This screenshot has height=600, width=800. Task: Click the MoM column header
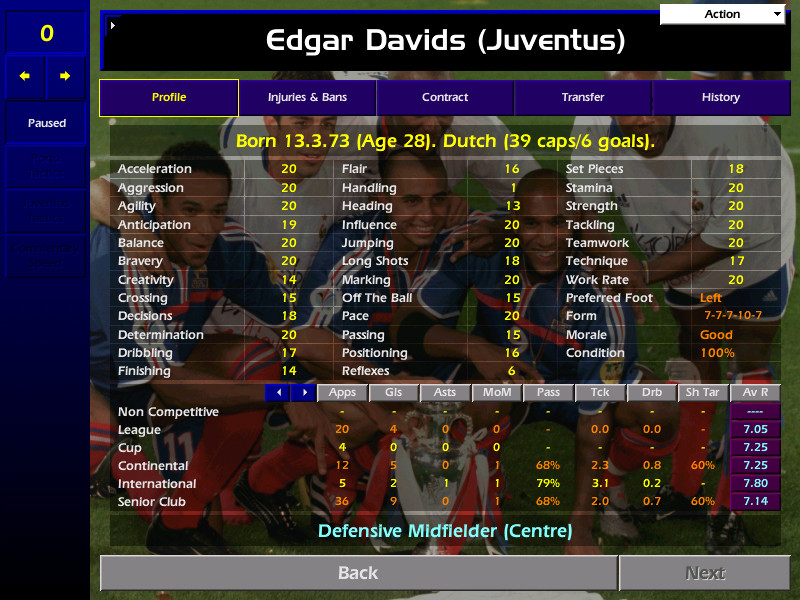tap(496, 393)
